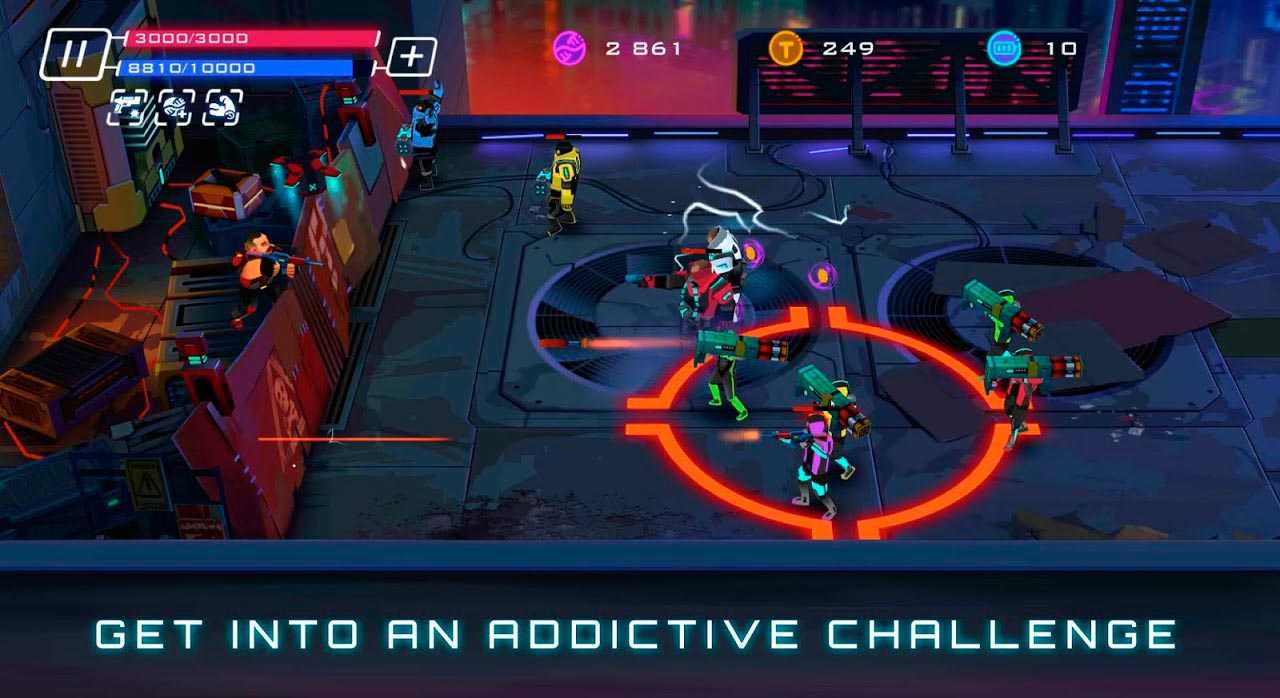Select the DNA plus upgrade icon
The image size is (1280, 698).
coord(176,107)
